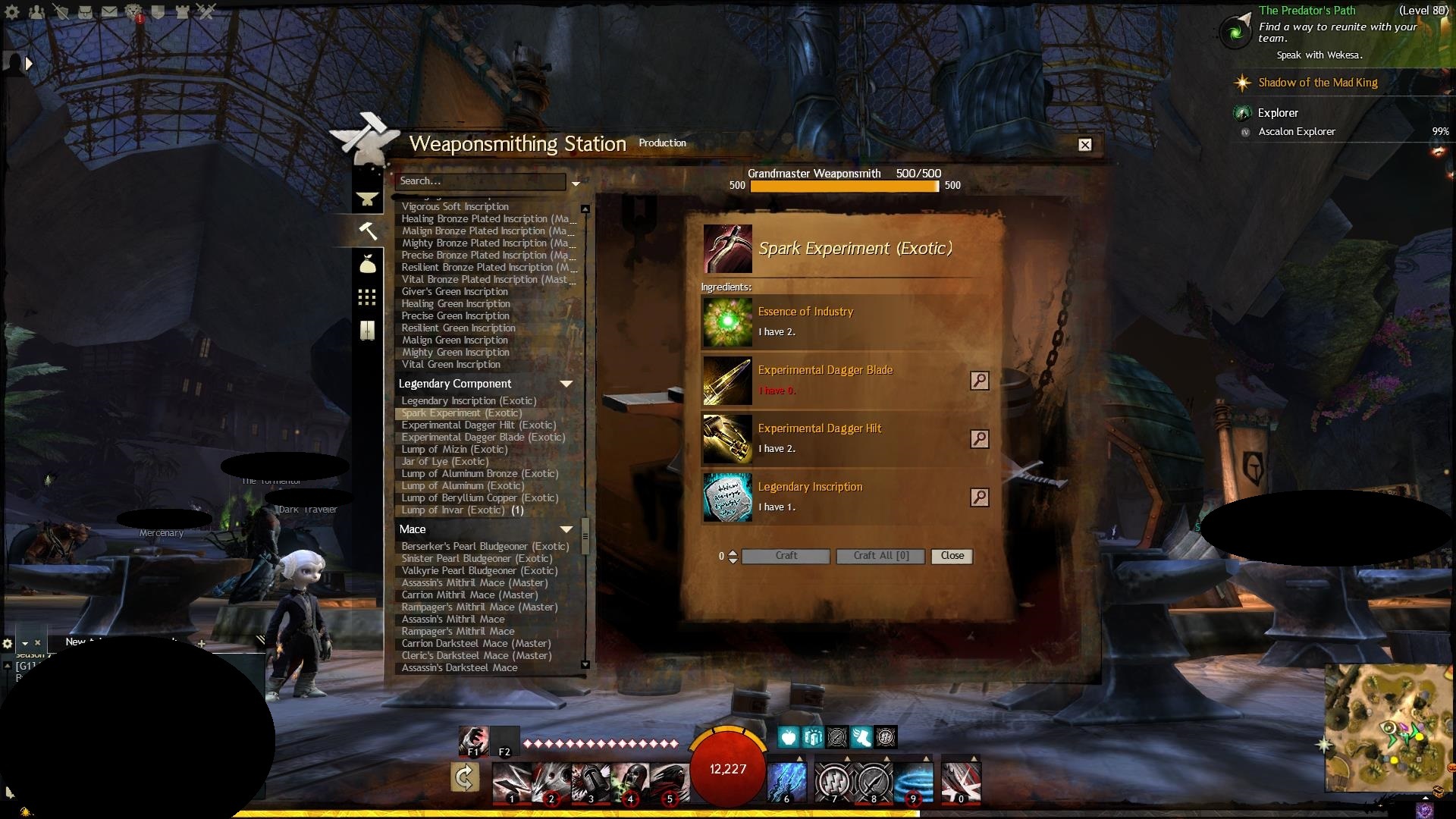Choose Experimental Dagger Hilt (Exotic) recipe
Viewport: 1456px width, 819px height.
point(479,425)
